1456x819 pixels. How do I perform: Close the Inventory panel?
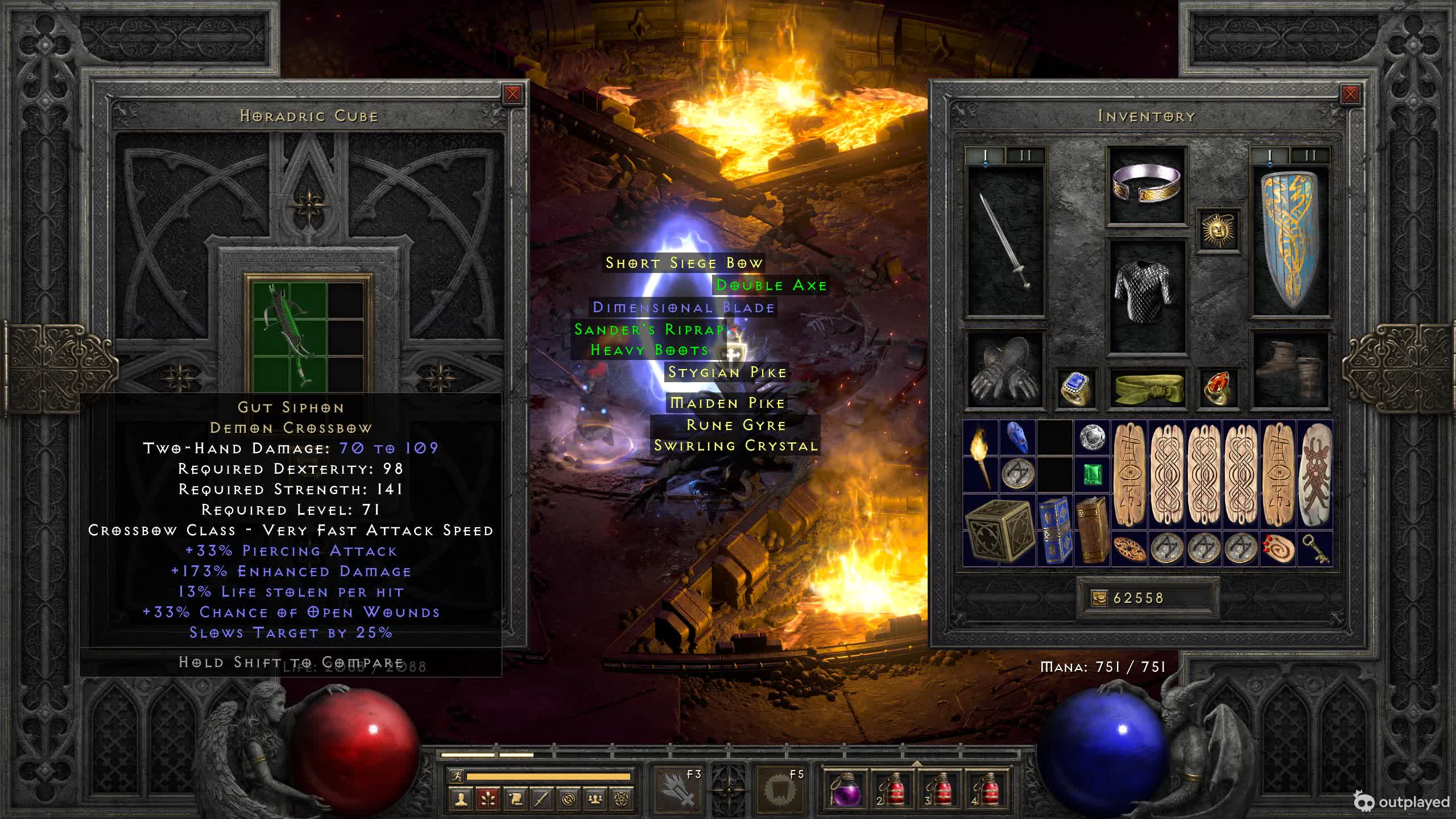point(1350,94)
